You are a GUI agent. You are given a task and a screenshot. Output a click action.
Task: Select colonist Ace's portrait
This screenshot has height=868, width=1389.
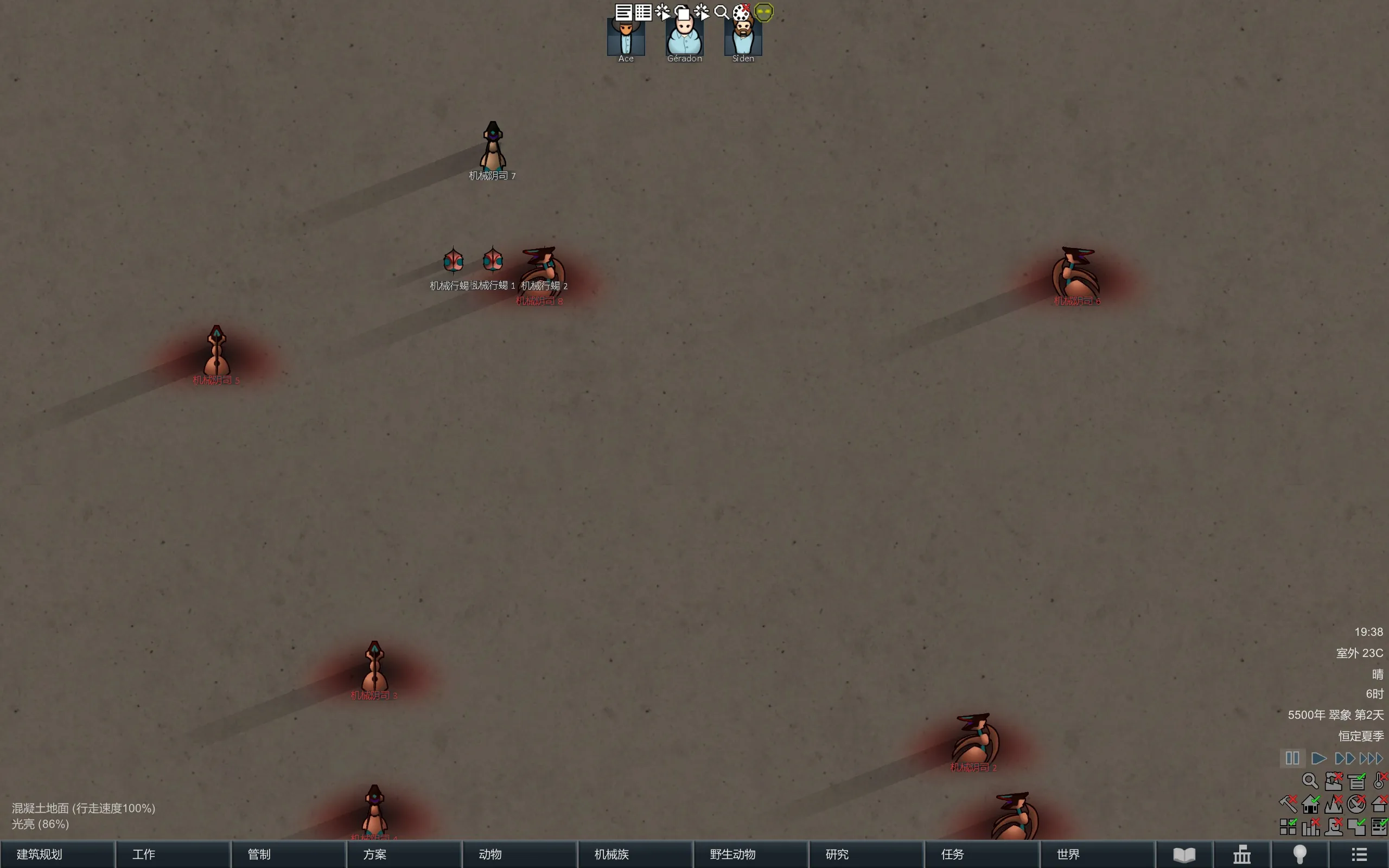626,38
